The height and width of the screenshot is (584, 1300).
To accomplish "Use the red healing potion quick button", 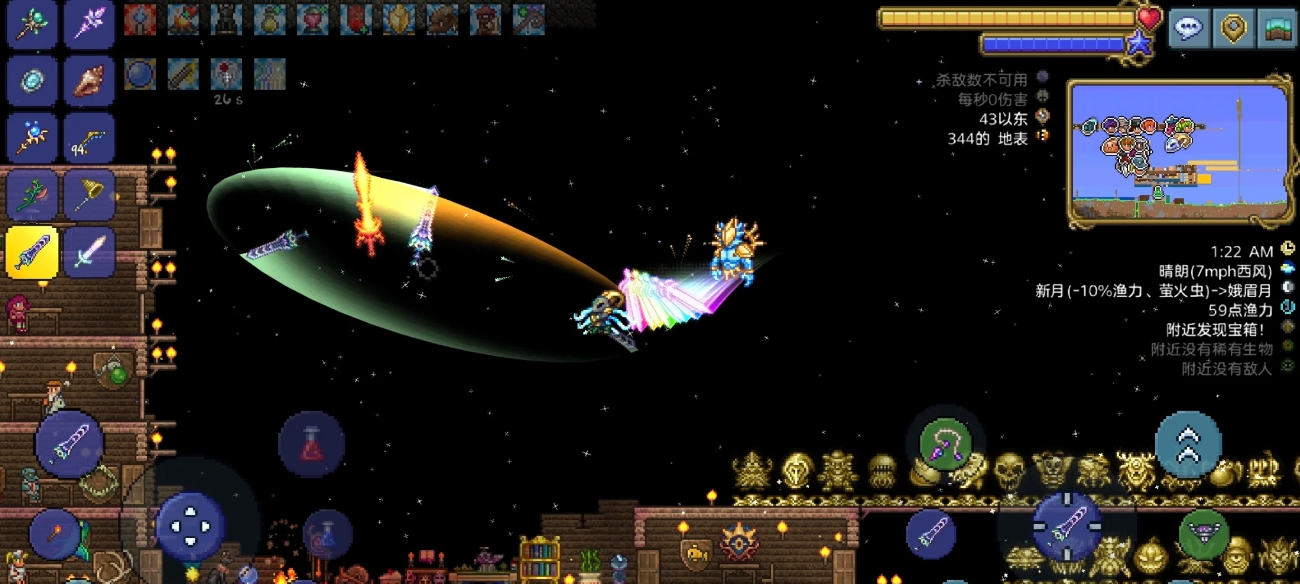I will tap(311, 443).
